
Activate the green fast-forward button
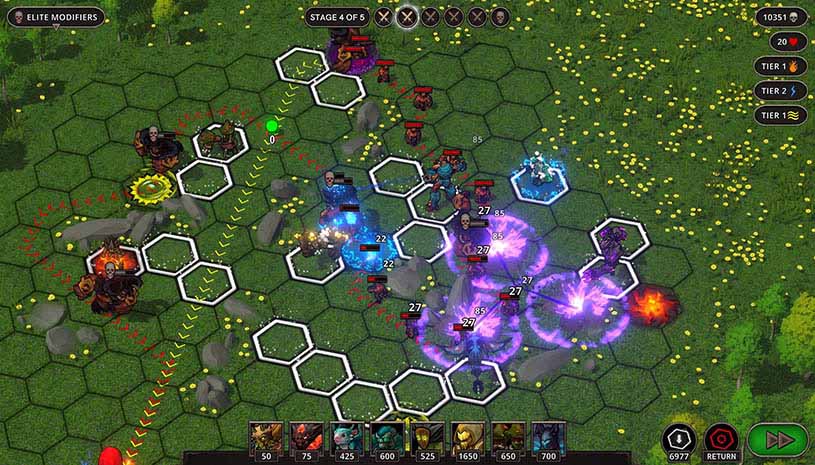click(x=775, y=439)
